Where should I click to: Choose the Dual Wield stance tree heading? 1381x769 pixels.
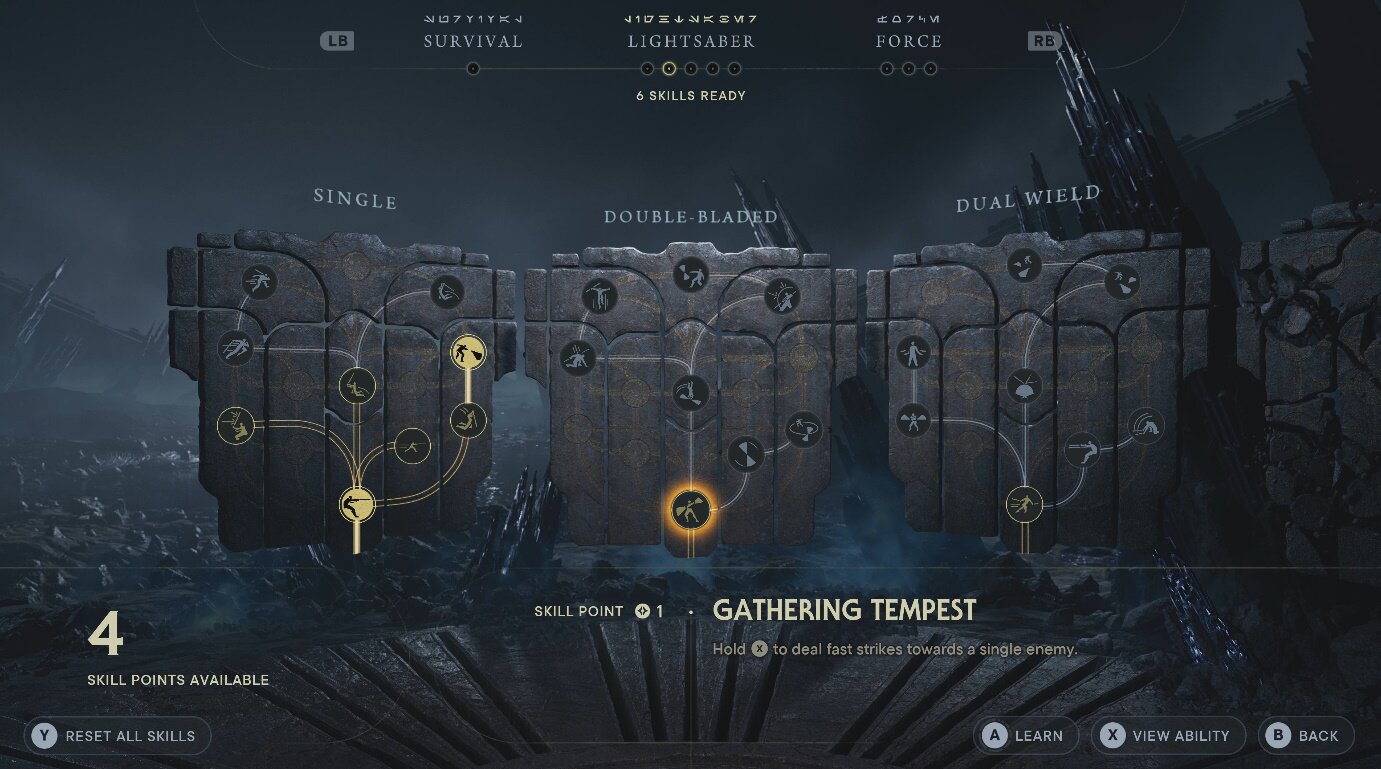(1028, 199)
